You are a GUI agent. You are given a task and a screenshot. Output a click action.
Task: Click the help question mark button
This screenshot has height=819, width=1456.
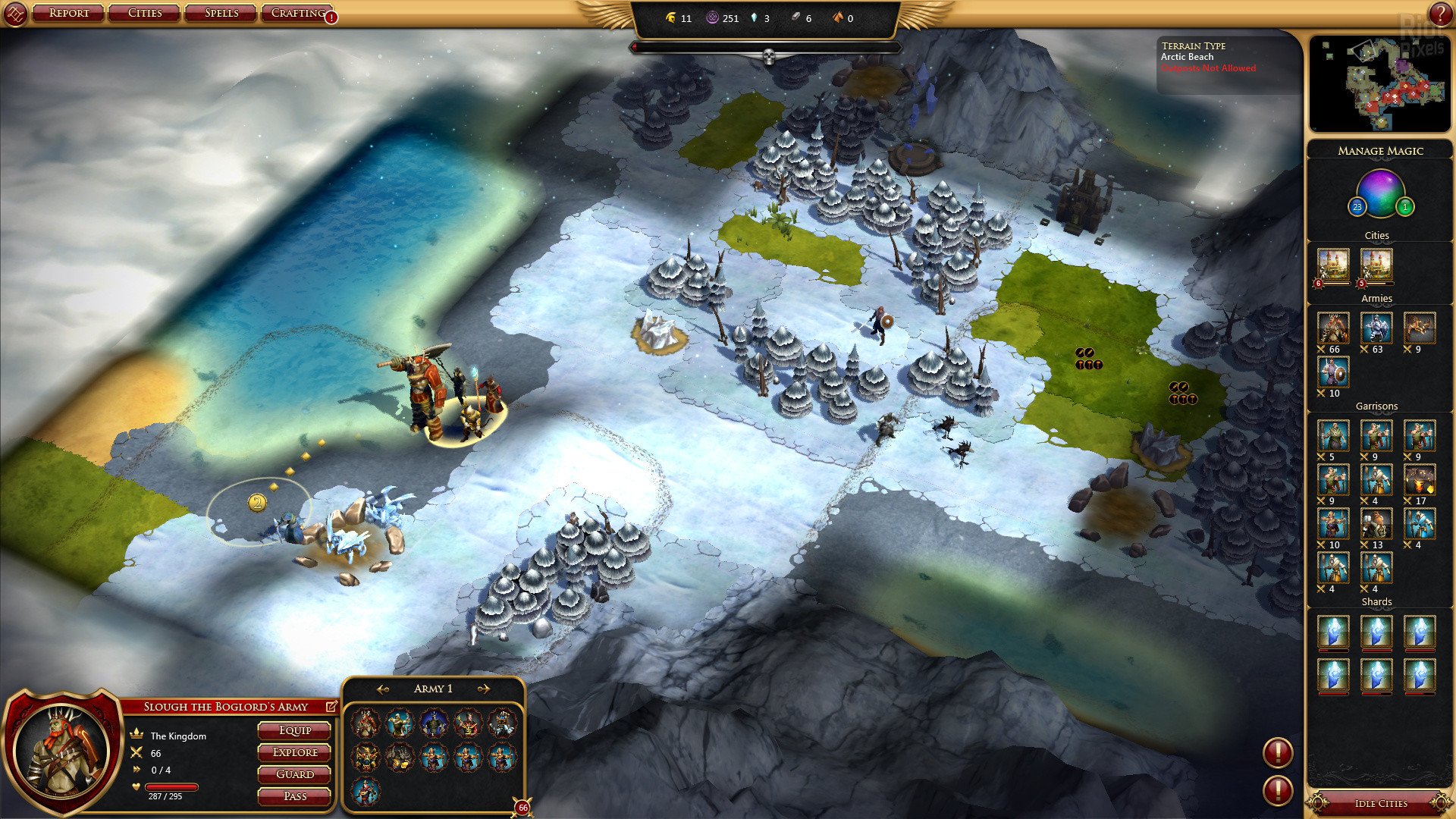(1440, 13)
